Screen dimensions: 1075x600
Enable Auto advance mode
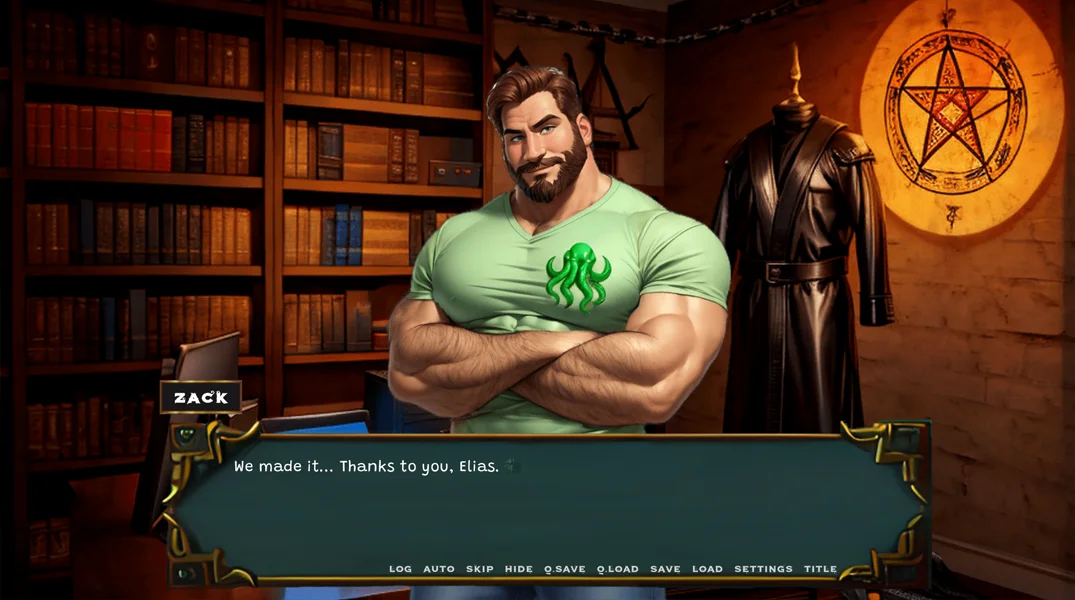(439, 569)
